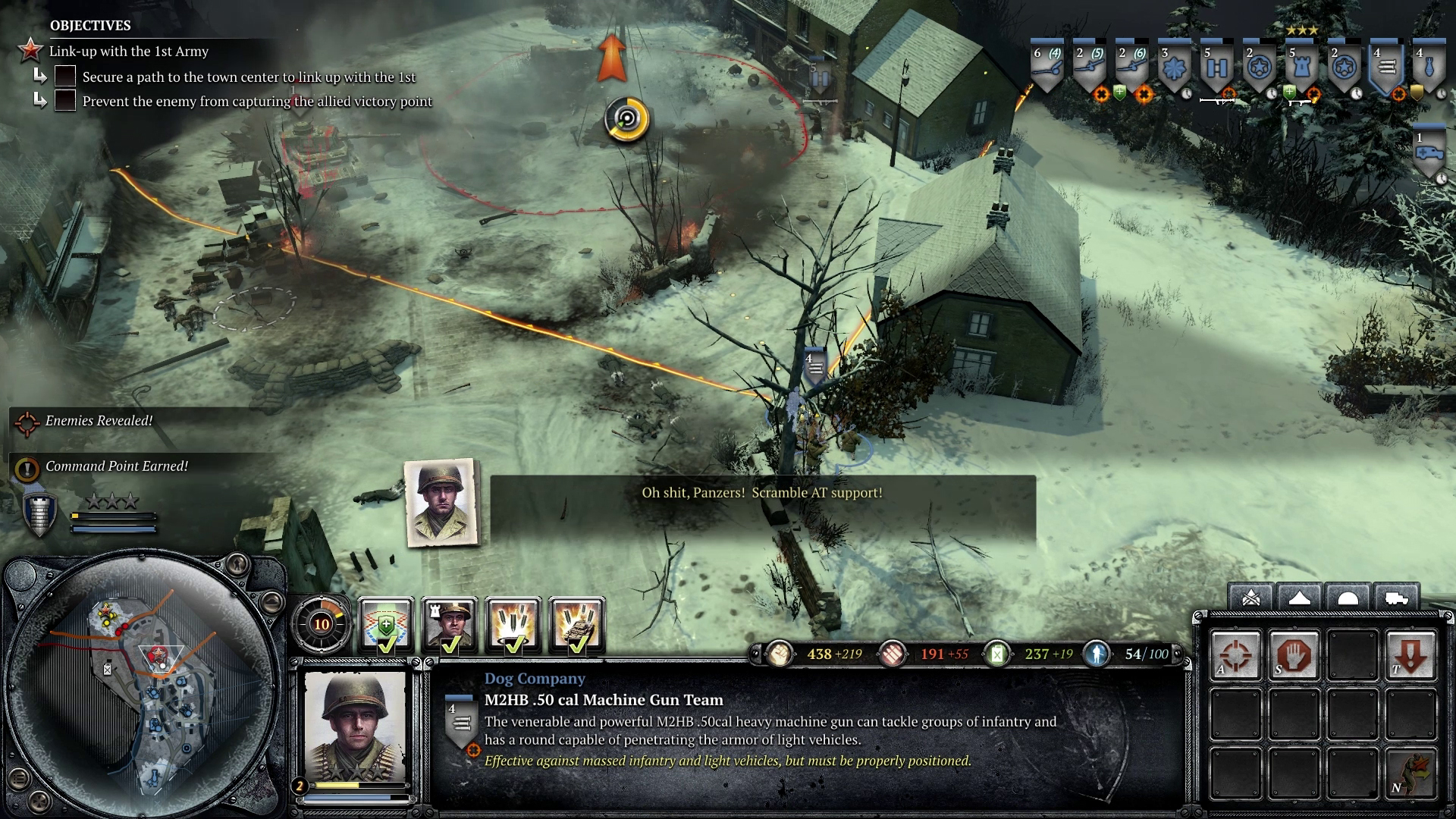Click the reinforce soldier command icon
1456x819 pixels.
coord(1410,771)
